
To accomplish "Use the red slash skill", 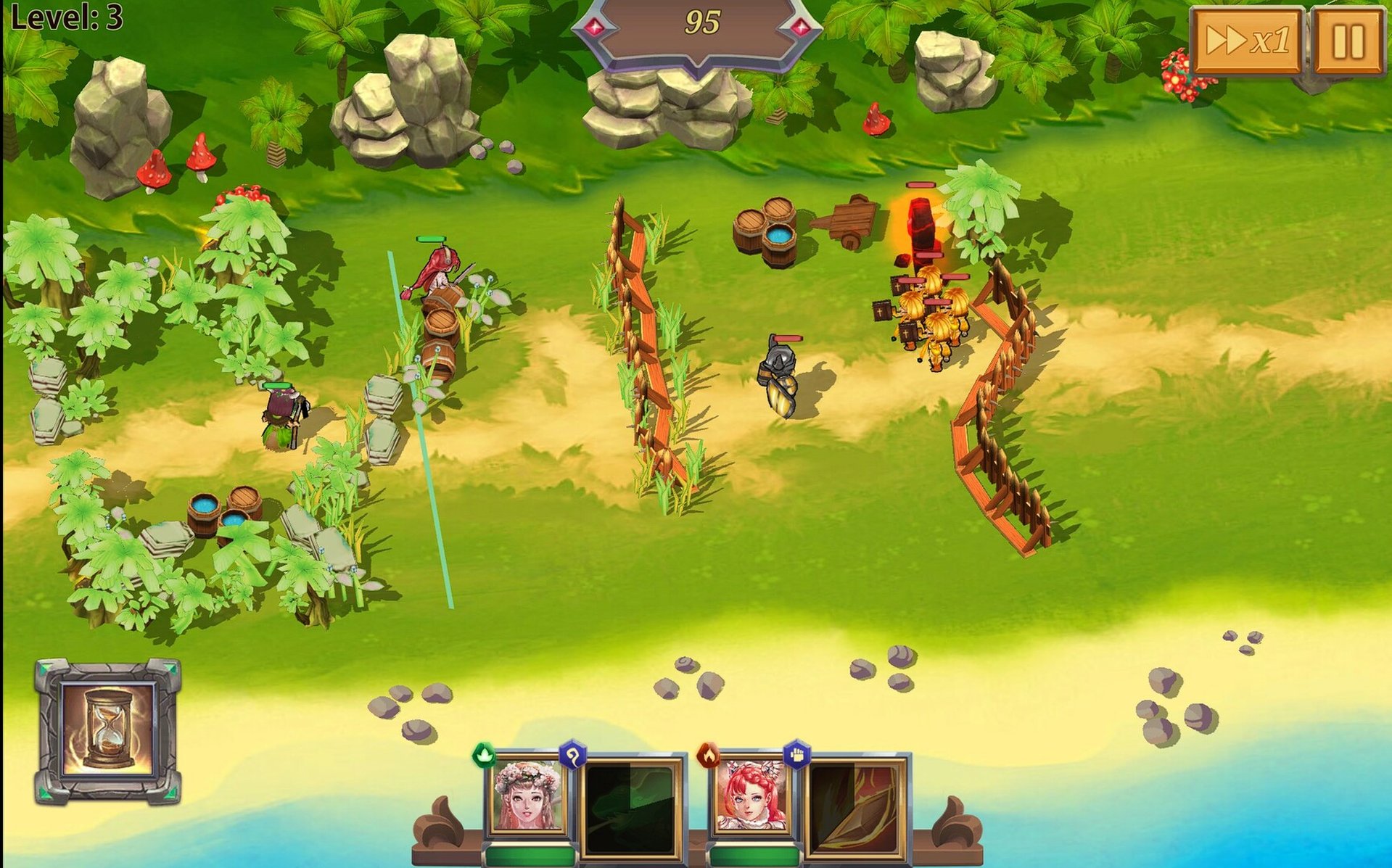I will click(x=855, y=806).
